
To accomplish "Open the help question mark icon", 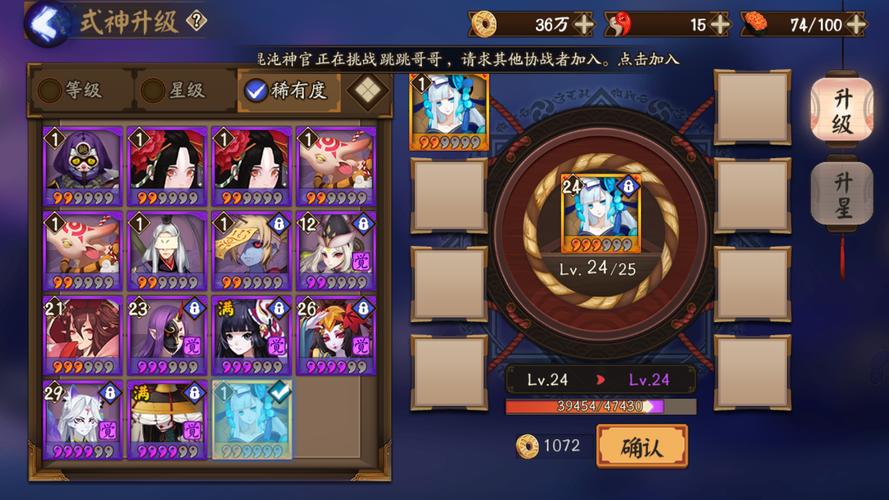I will coord(197,21).
